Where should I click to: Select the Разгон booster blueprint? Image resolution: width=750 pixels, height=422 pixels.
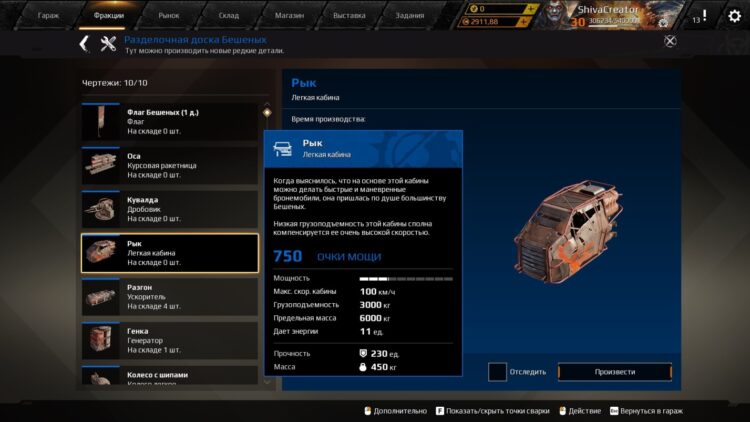pyautogui.click(x=169, y=297)
